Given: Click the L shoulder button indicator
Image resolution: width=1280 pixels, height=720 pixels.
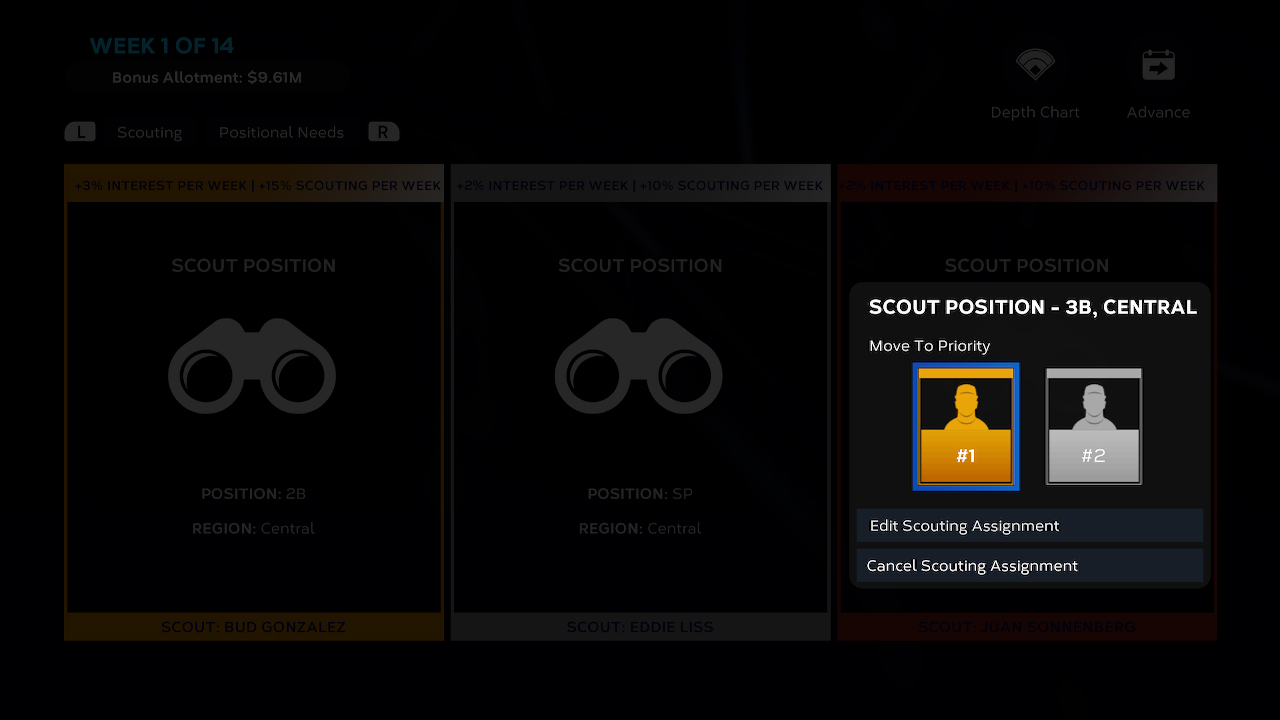Looking at the screenshot, I should tap(80, 131).
